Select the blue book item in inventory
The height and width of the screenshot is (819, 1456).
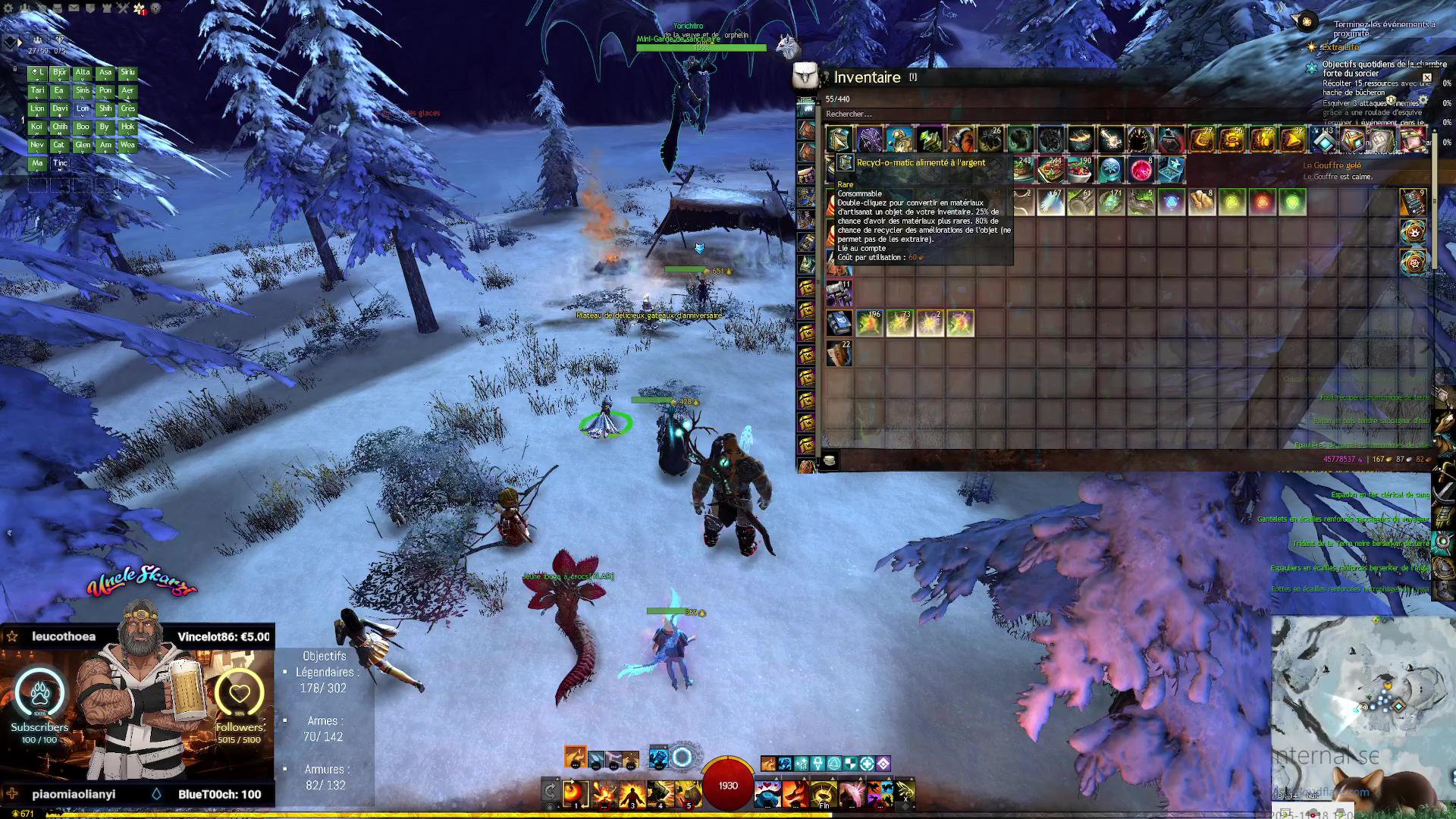click(x=838, y=323)
